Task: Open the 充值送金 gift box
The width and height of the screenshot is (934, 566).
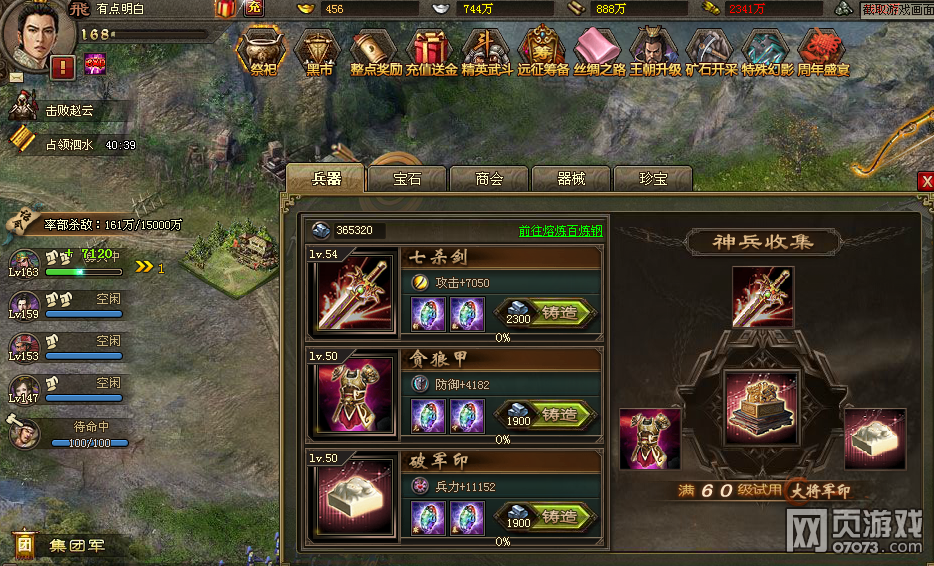Action: [432, 51]
